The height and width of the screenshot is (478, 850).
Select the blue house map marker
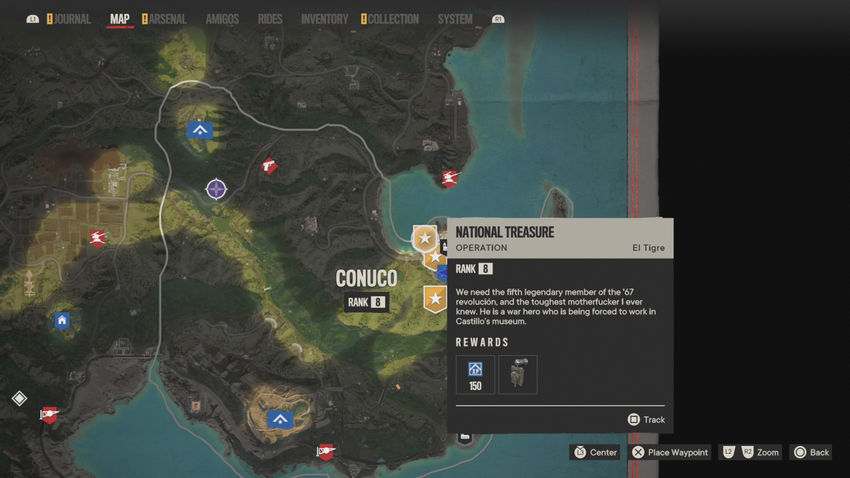click(x=62, y=321)
